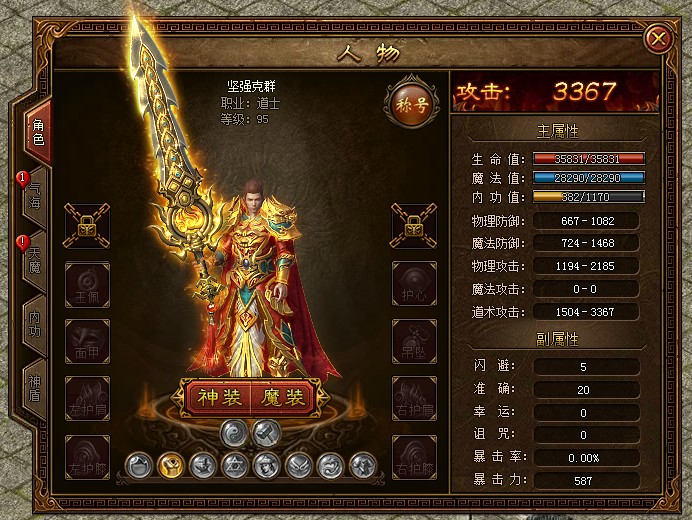Choose the 吊坠 equipment slot
692x520 pixels.
pos(413,340)
